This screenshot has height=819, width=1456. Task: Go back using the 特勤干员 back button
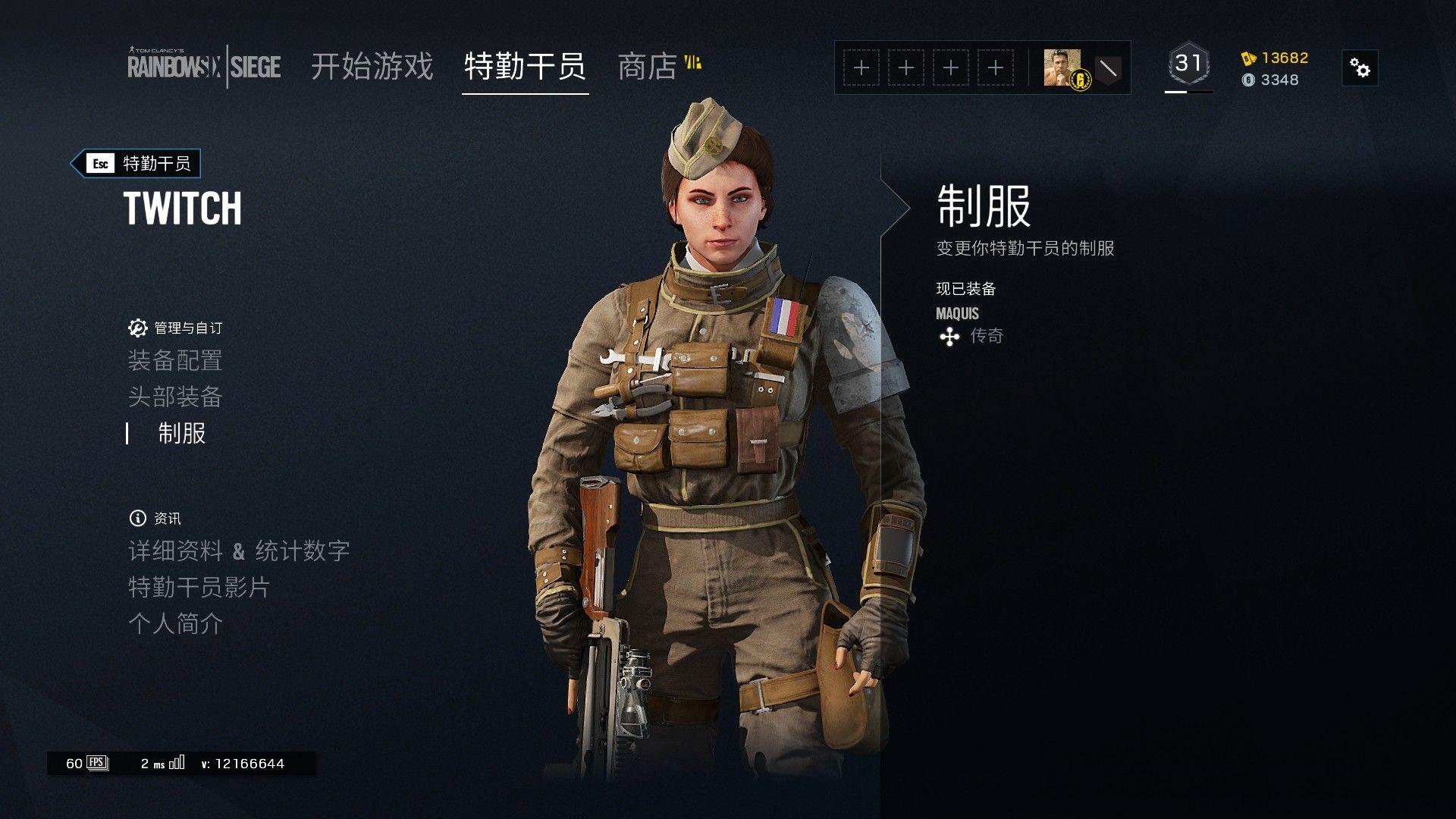(136, 163)
